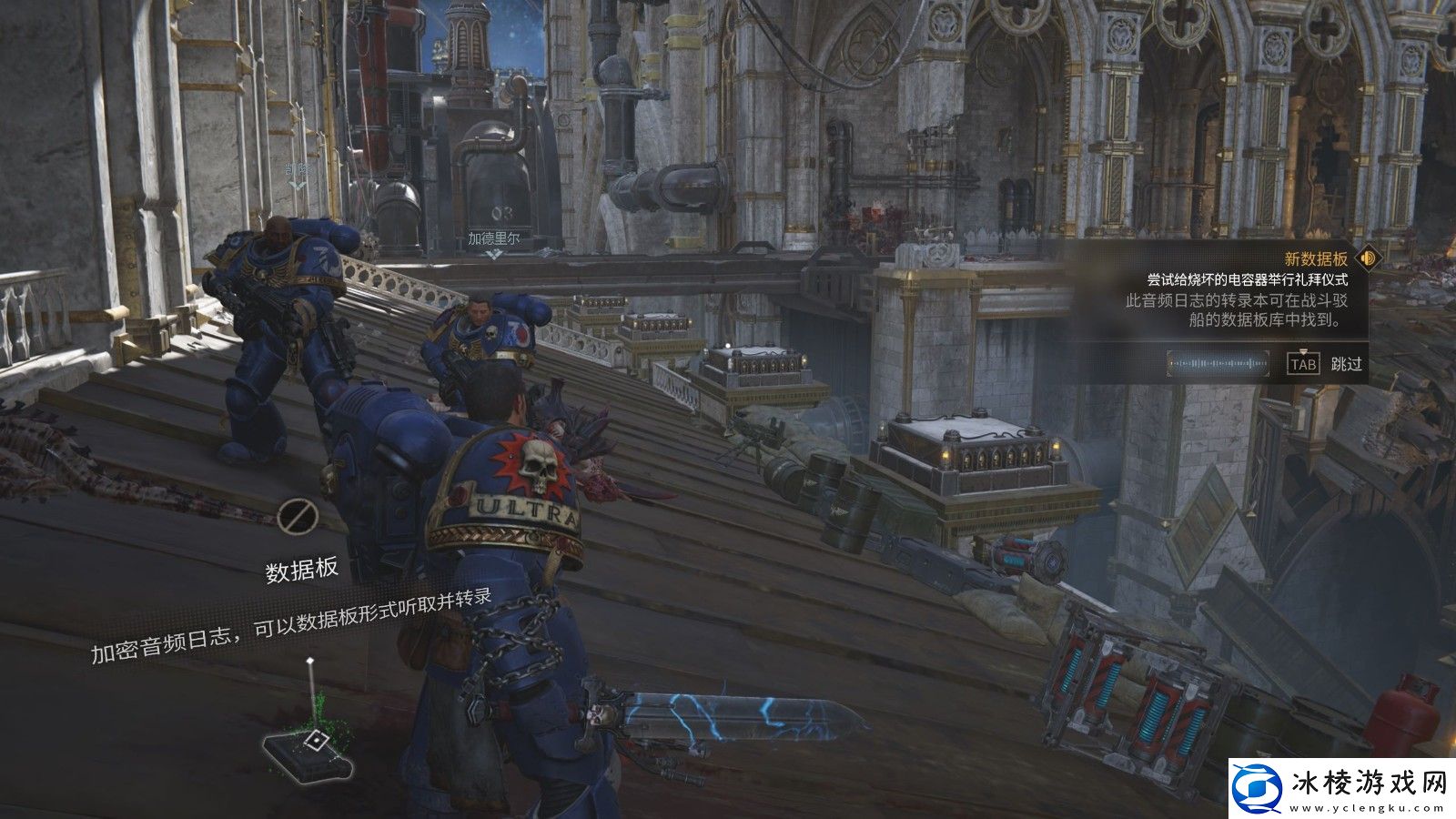Select the 加德里尔 teammate name marker

tap(493, 239)
